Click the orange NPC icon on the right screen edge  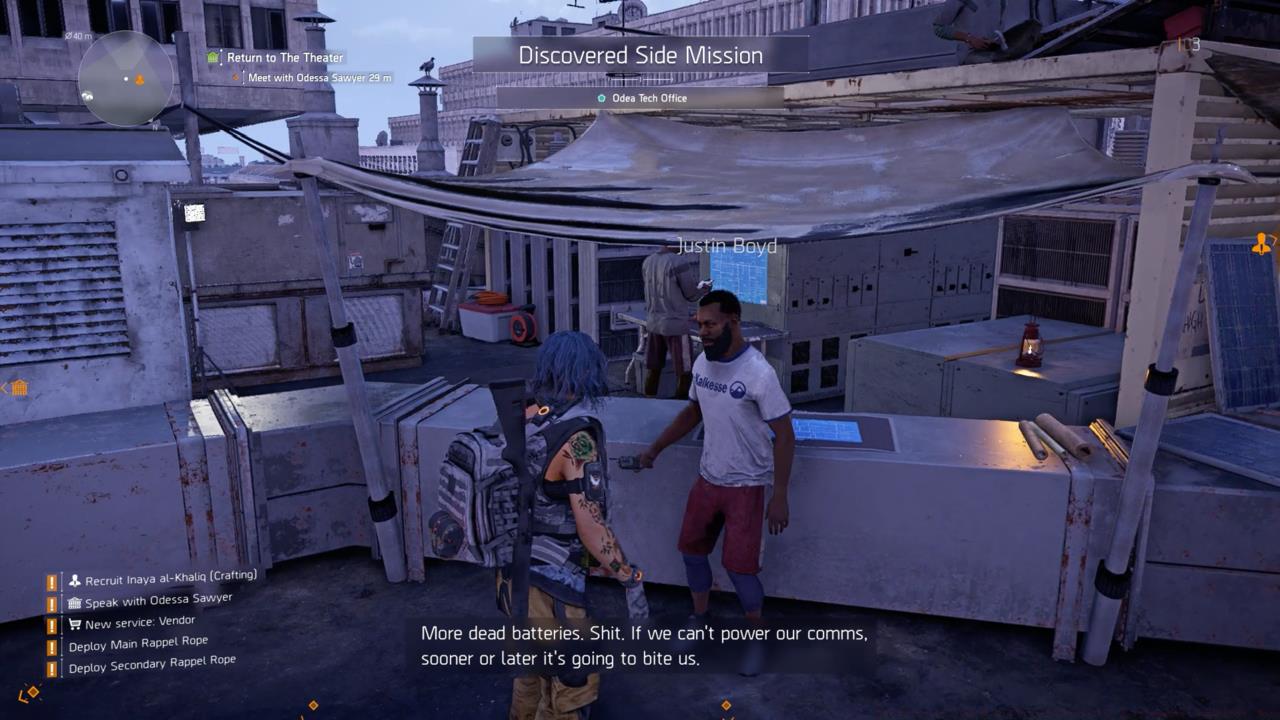1262,245
